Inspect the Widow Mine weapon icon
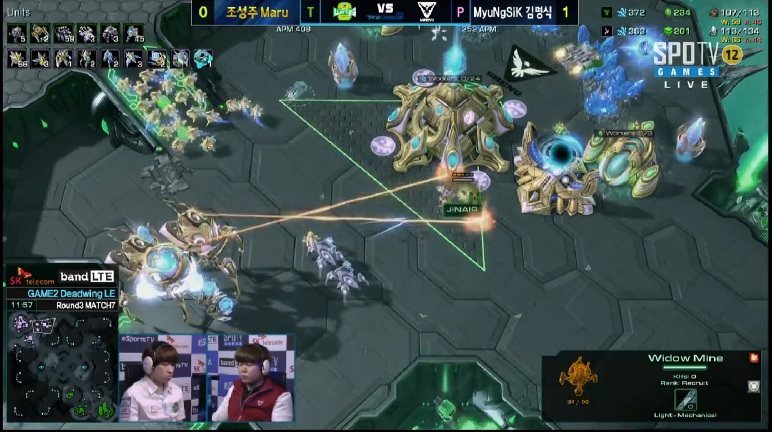This screenshot has height=432, width=772. click(685, 398)
